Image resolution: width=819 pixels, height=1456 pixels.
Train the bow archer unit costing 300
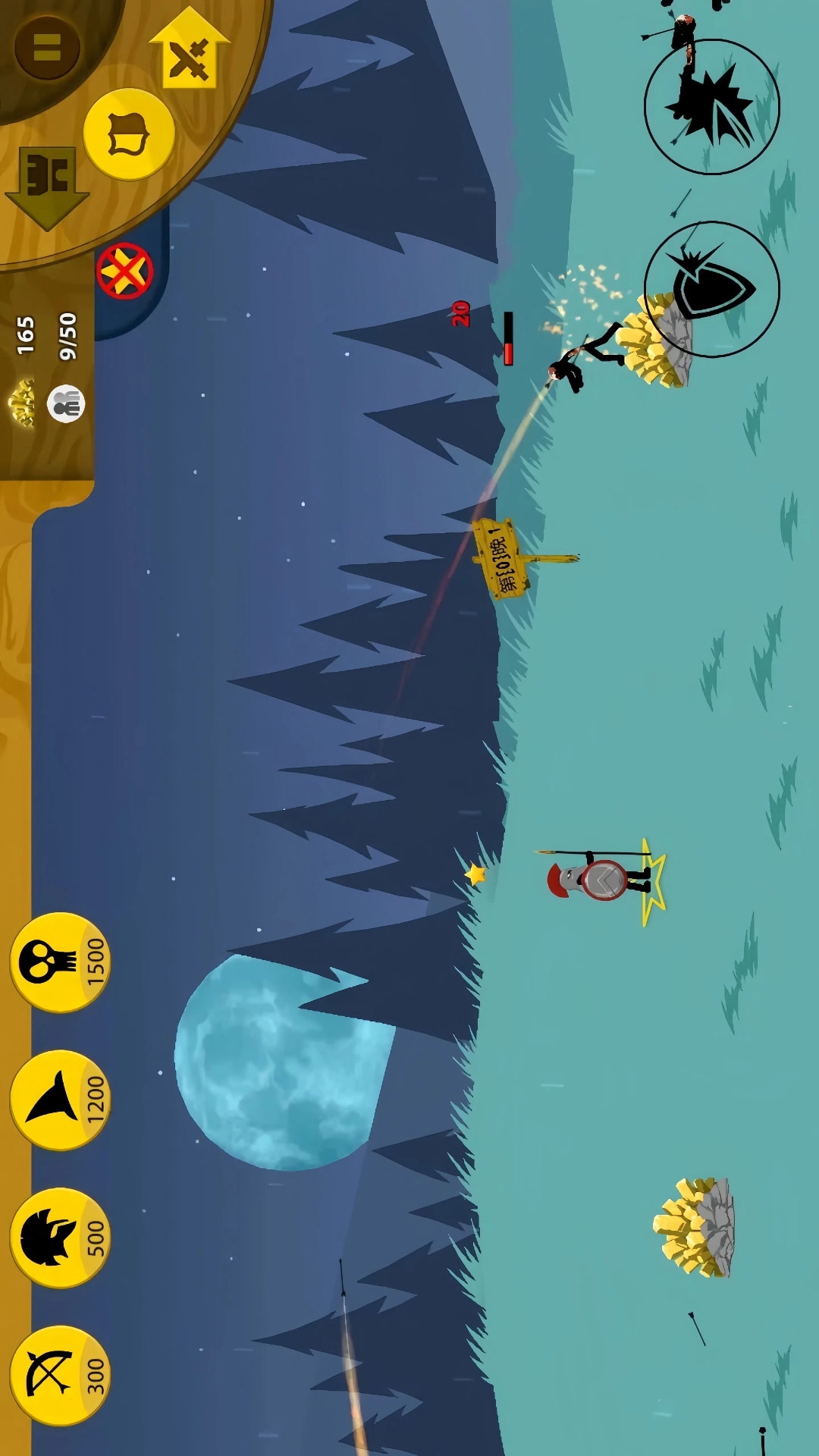(x=59, y=1375)
